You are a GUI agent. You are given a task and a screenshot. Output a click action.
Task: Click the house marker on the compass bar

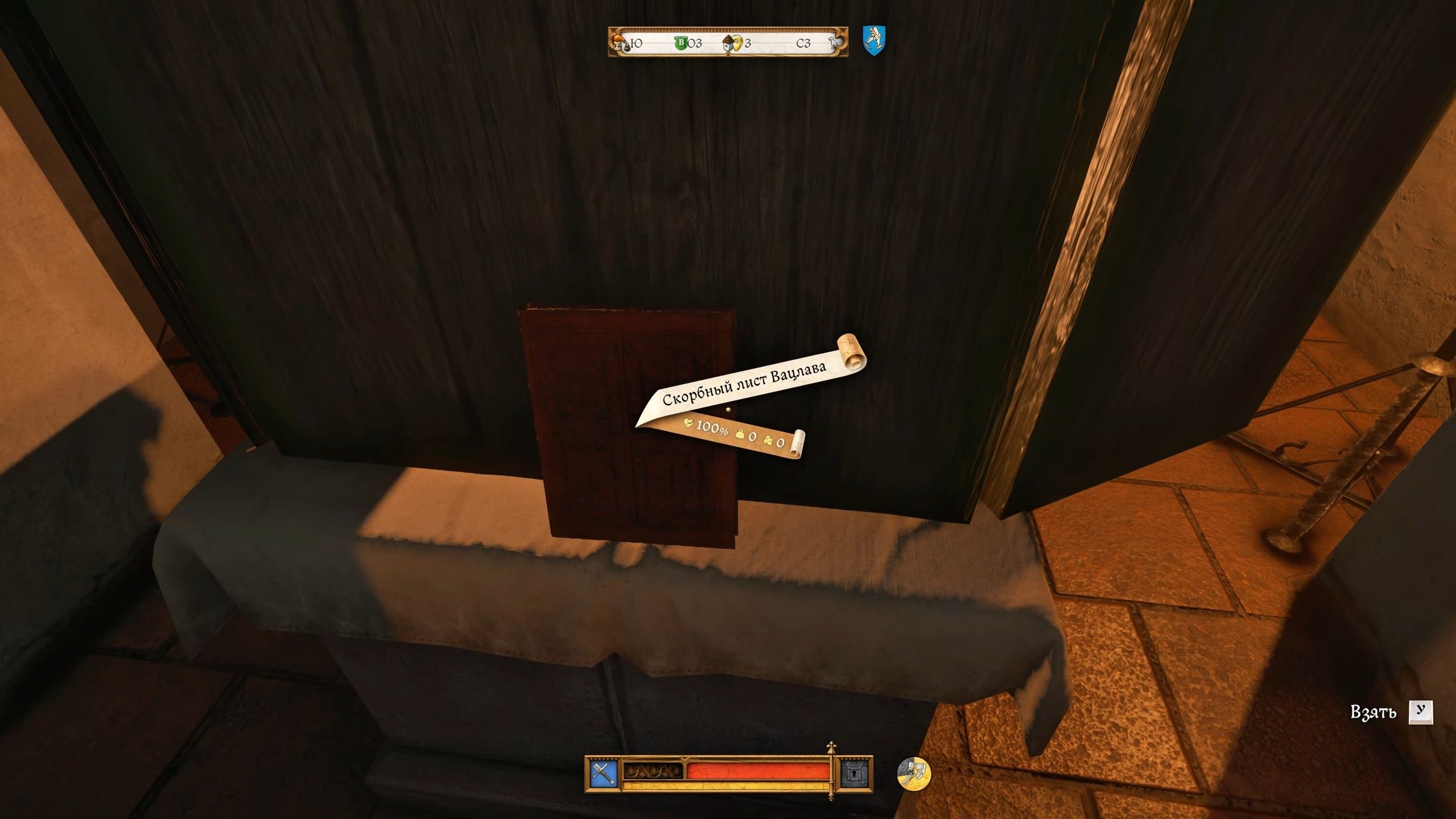coord(728,43)
